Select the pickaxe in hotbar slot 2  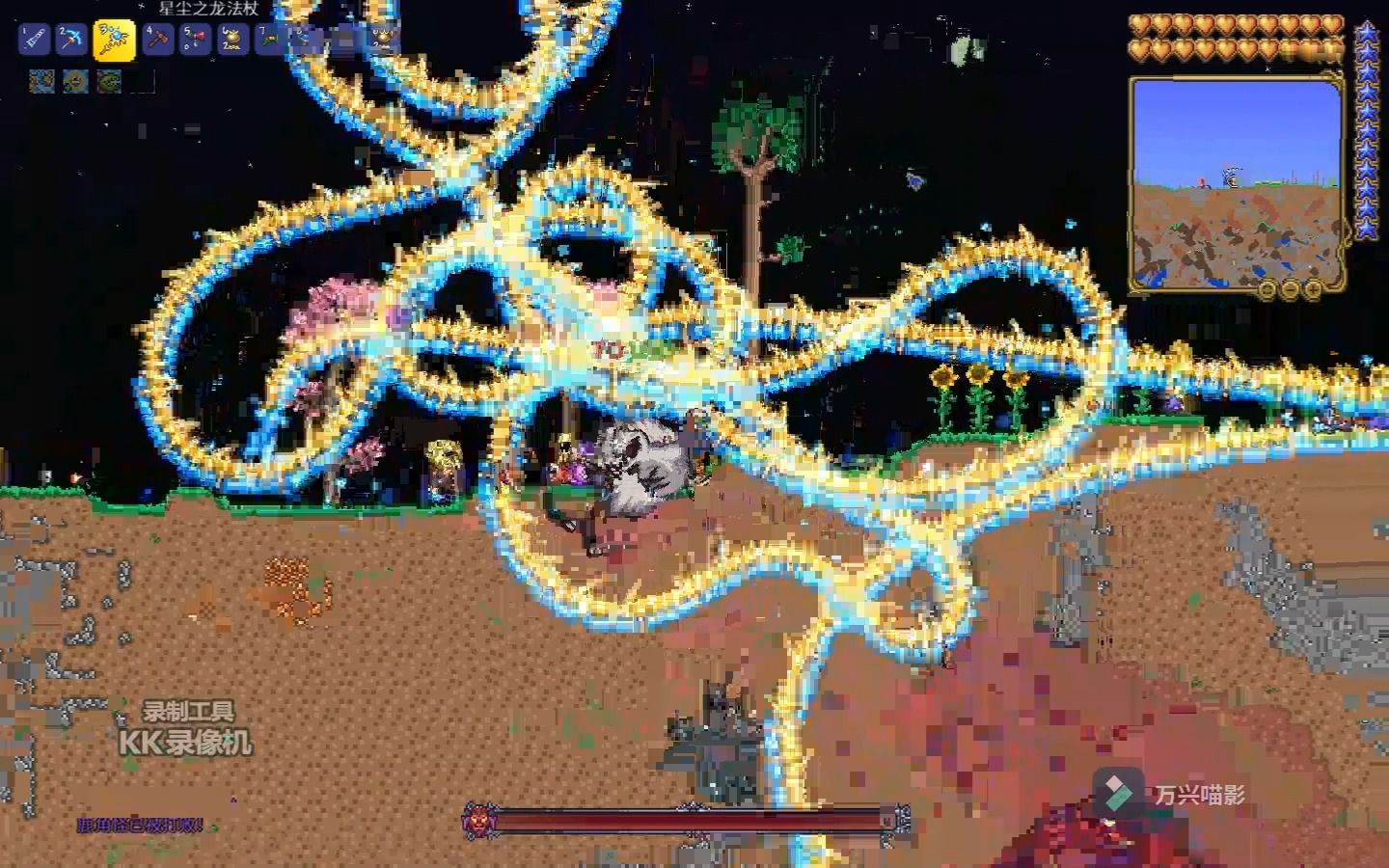(71, 41)
